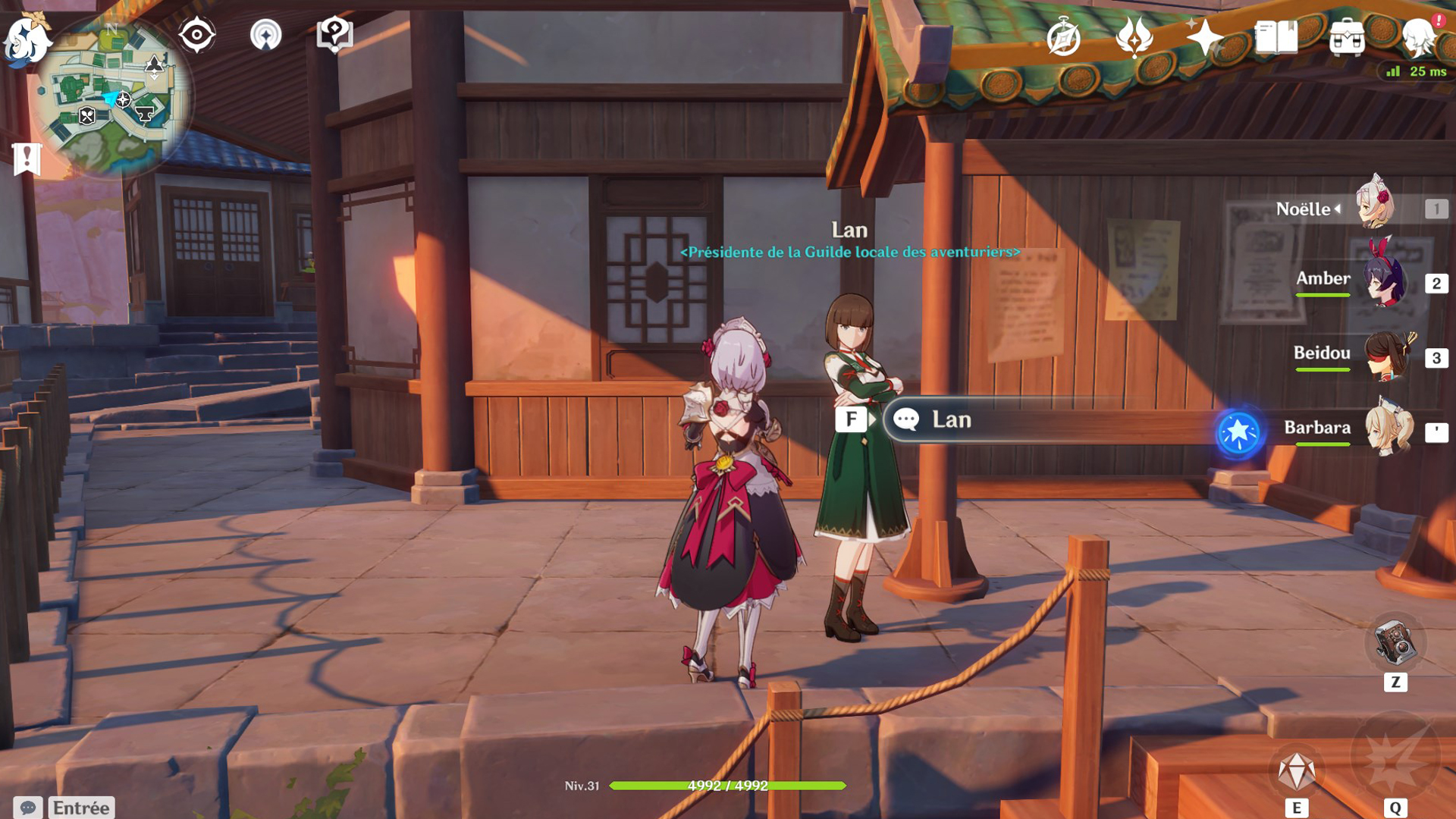Switch to party member Beidou
1456x819 pixels.
tap(1386, 356)
